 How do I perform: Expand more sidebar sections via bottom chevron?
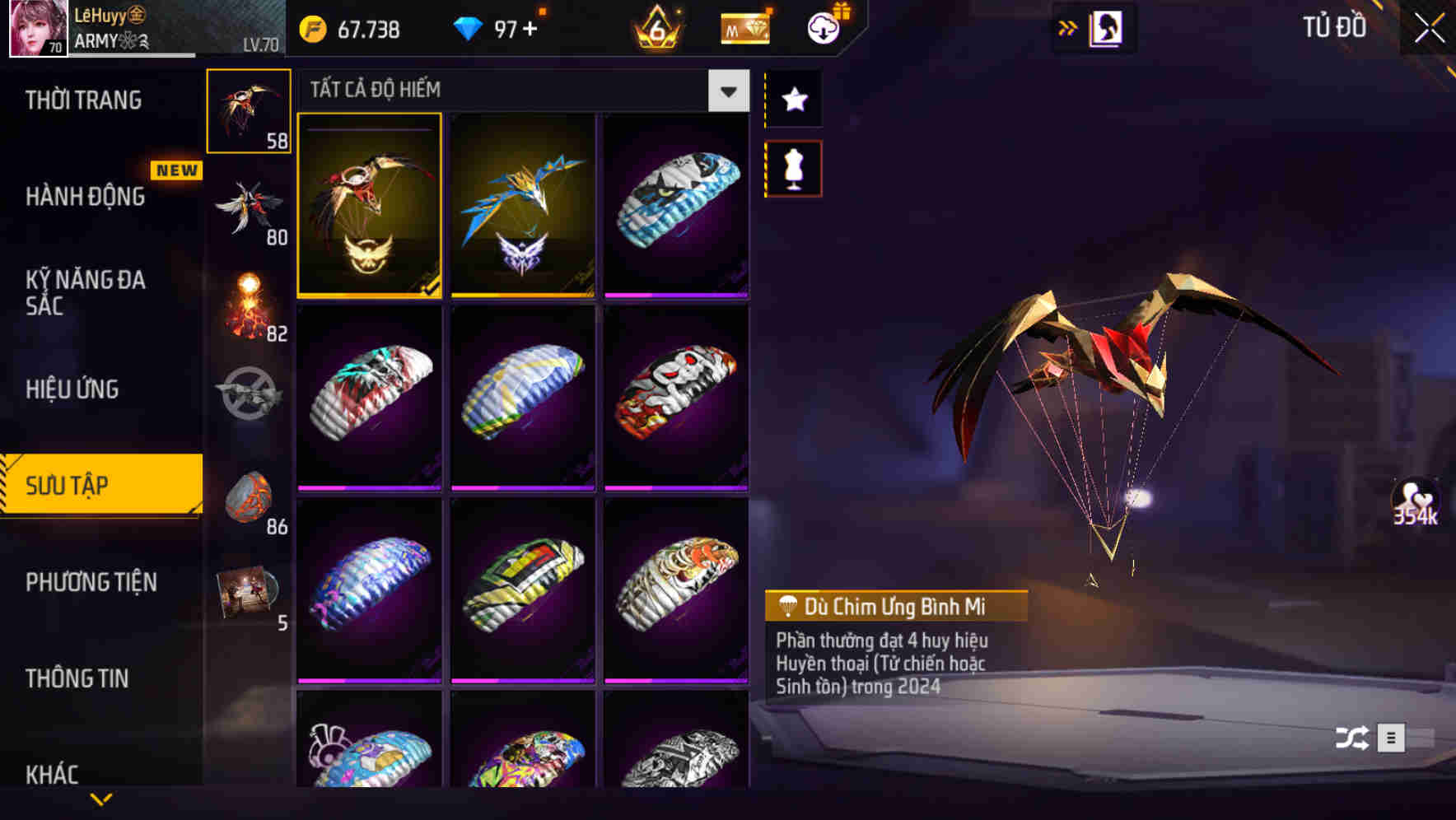tap(101, 799)
